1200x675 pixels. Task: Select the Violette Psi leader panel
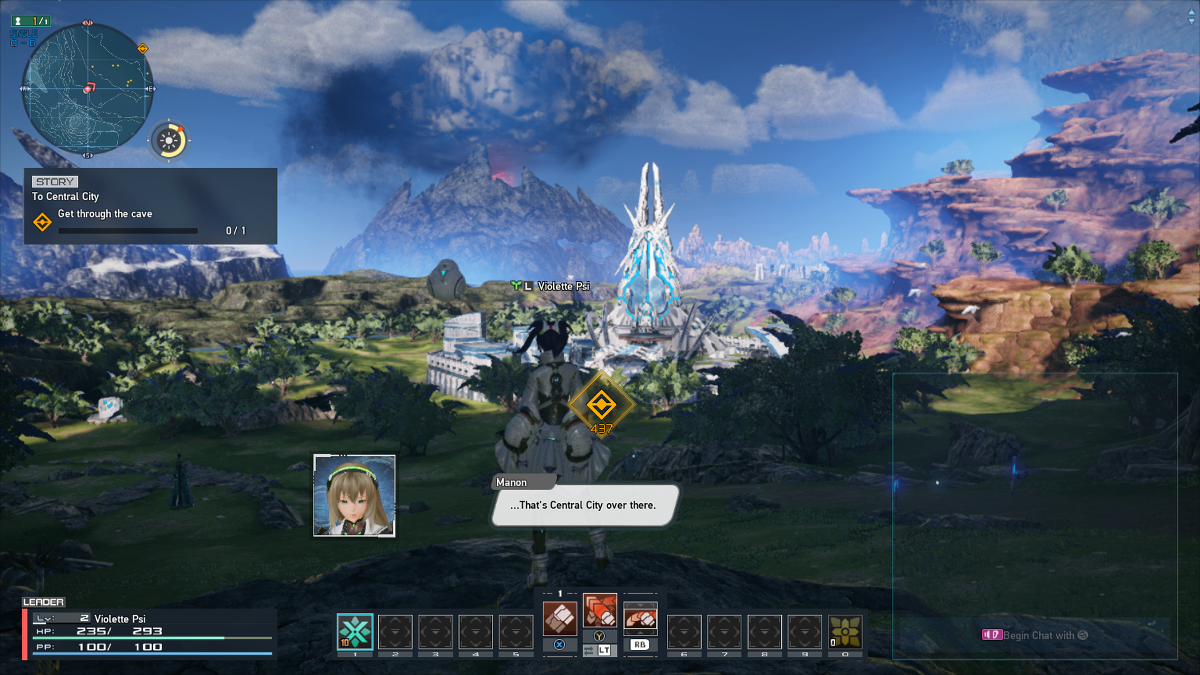tap(150, 632)
